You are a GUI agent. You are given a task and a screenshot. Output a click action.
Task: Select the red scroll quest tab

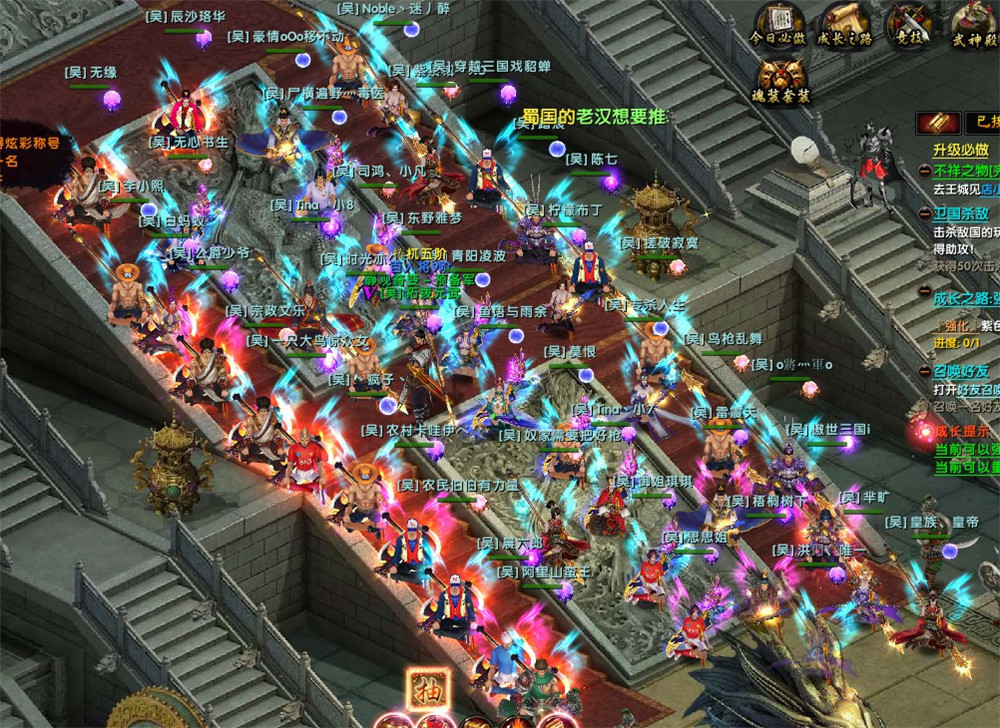(x=939, y=123)
